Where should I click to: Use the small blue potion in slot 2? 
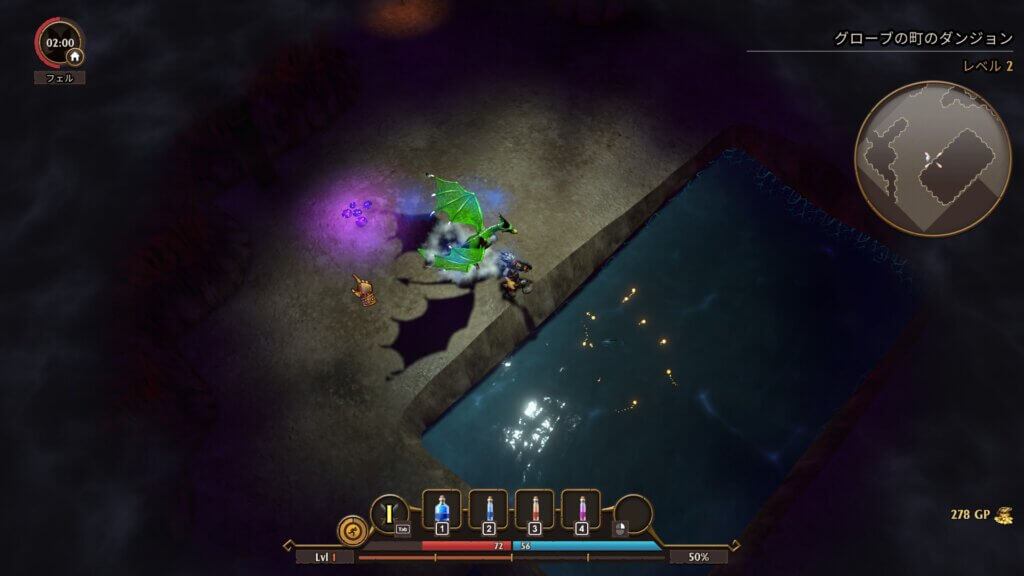488,509
